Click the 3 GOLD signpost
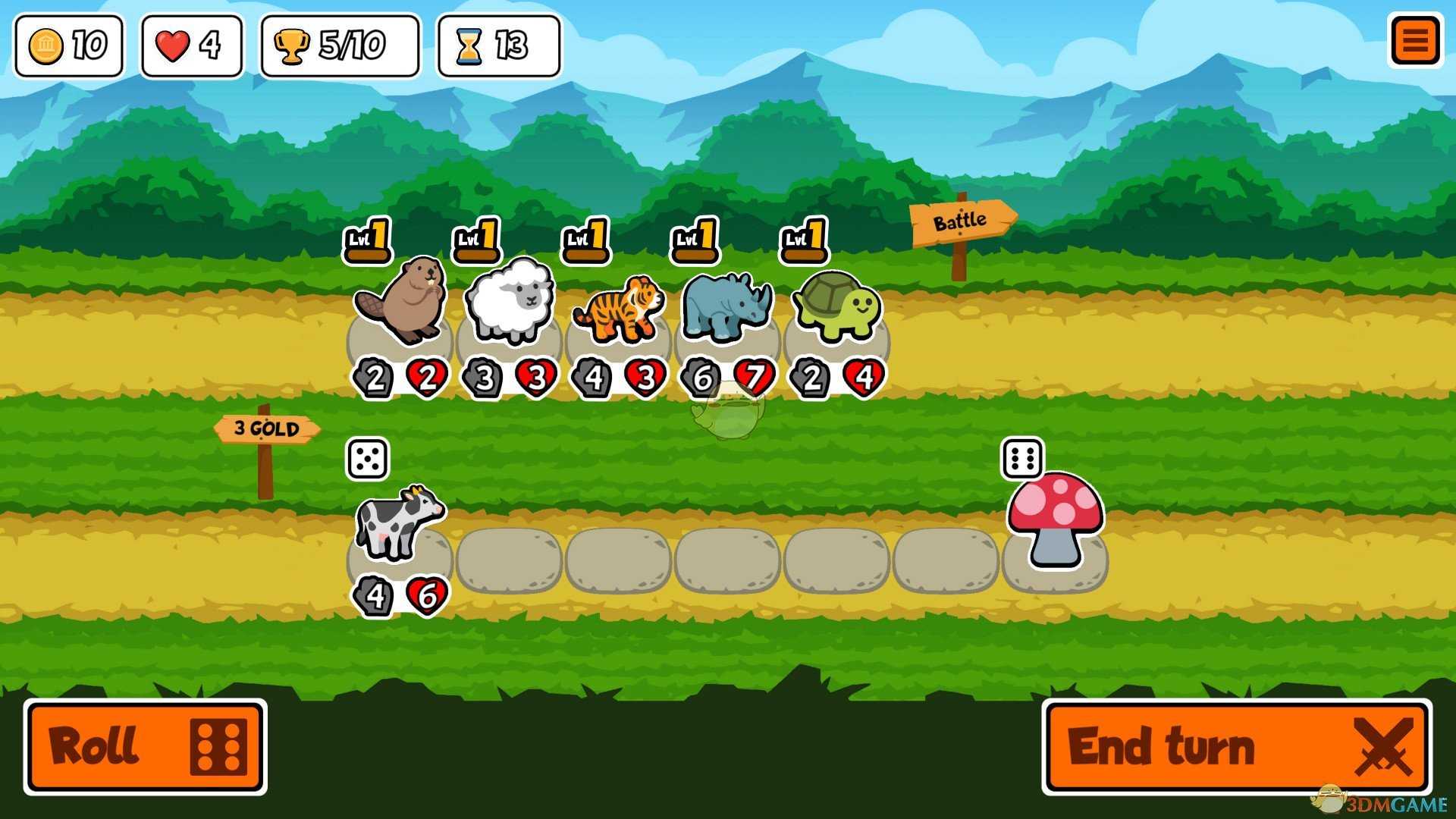 [268, 428]
